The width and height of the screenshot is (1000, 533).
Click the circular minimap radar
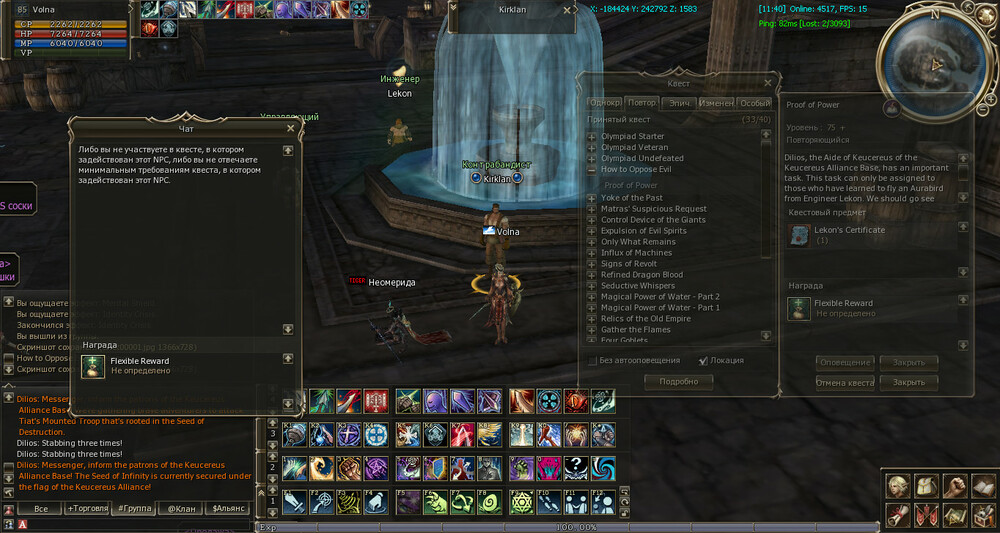point(935,62)
